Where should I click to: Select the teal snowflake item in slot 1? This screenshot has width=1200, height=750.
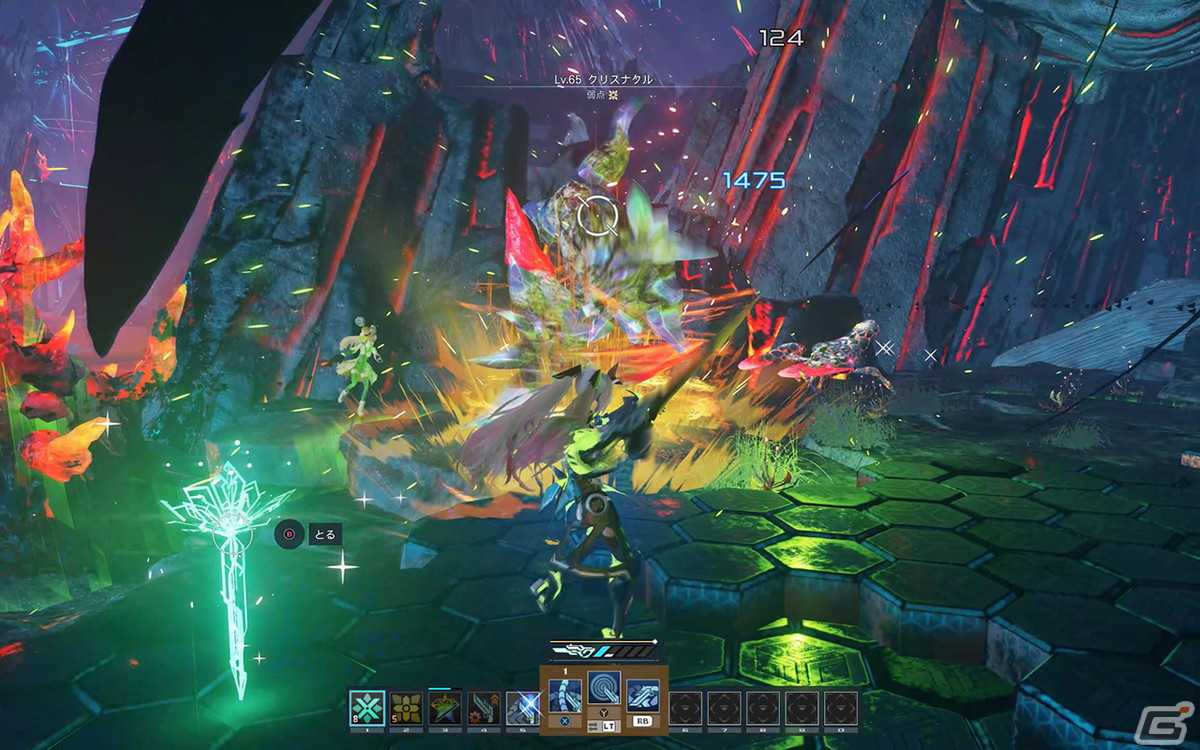(x=367, y=708)
